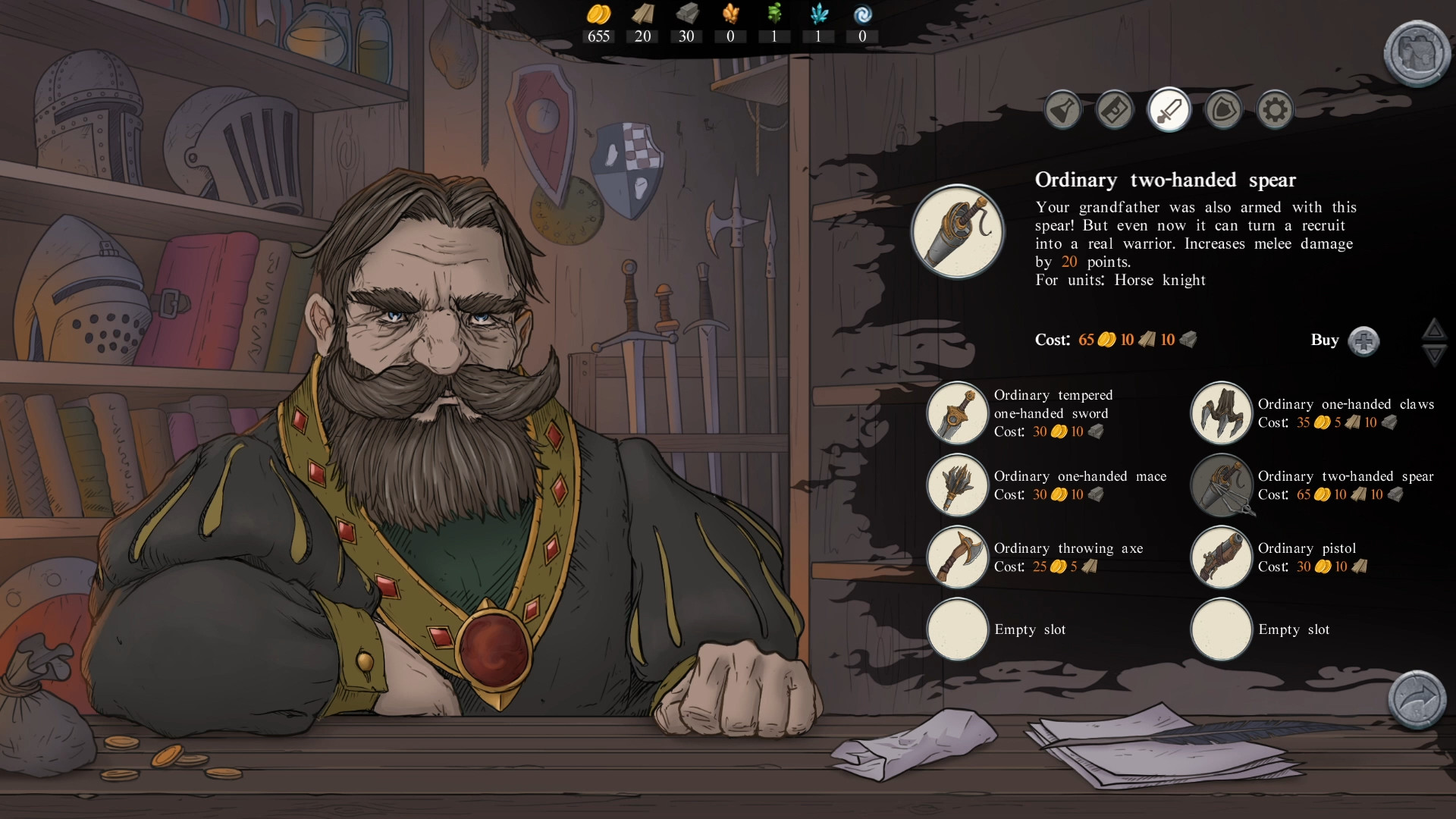This screenshot has width=1456, height=819.
Task: Click the stone arrow exit button
Action: (x=1416, y=699)
